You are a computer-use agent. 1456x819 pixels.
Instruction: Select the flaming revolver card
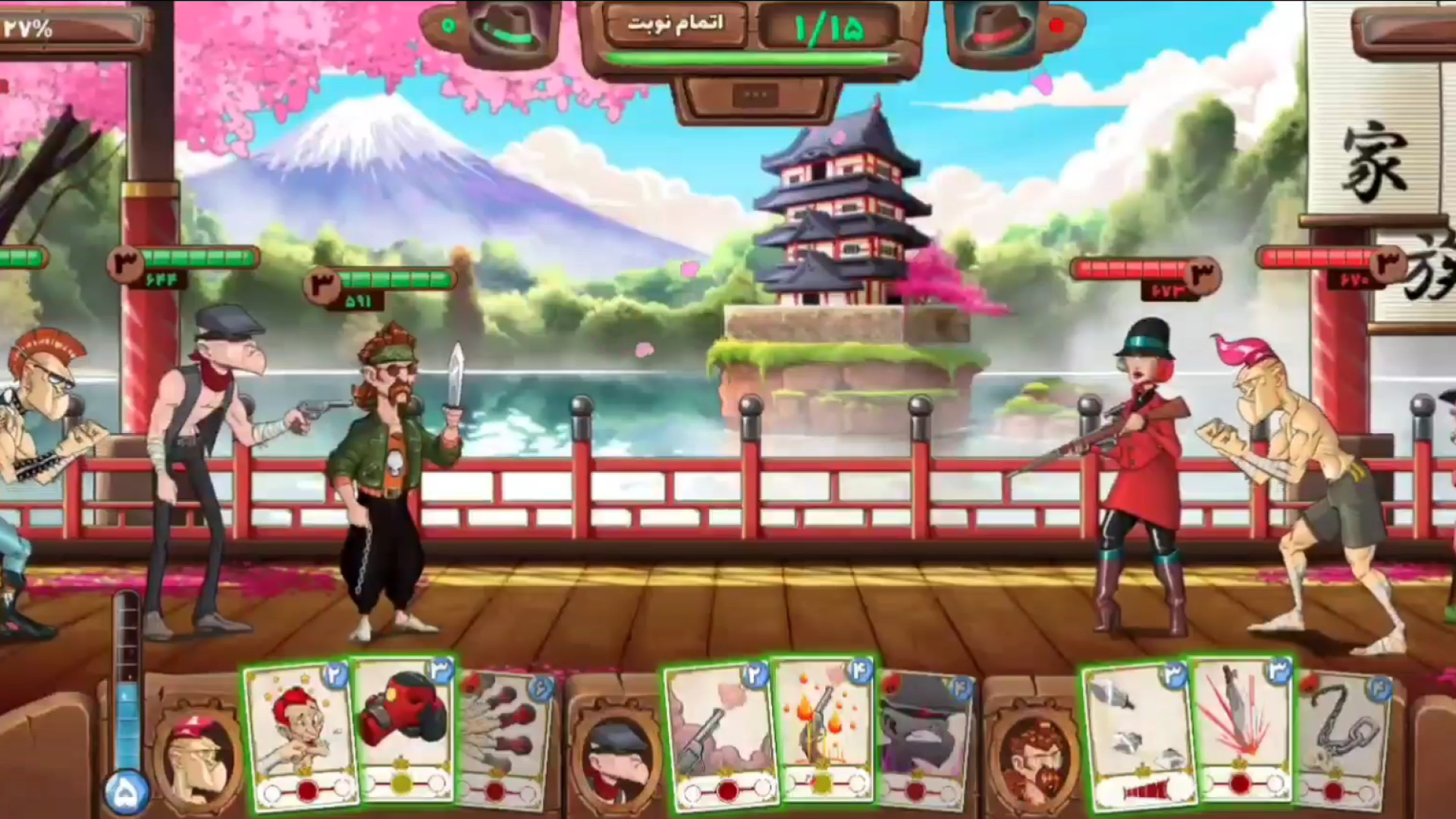825,728
